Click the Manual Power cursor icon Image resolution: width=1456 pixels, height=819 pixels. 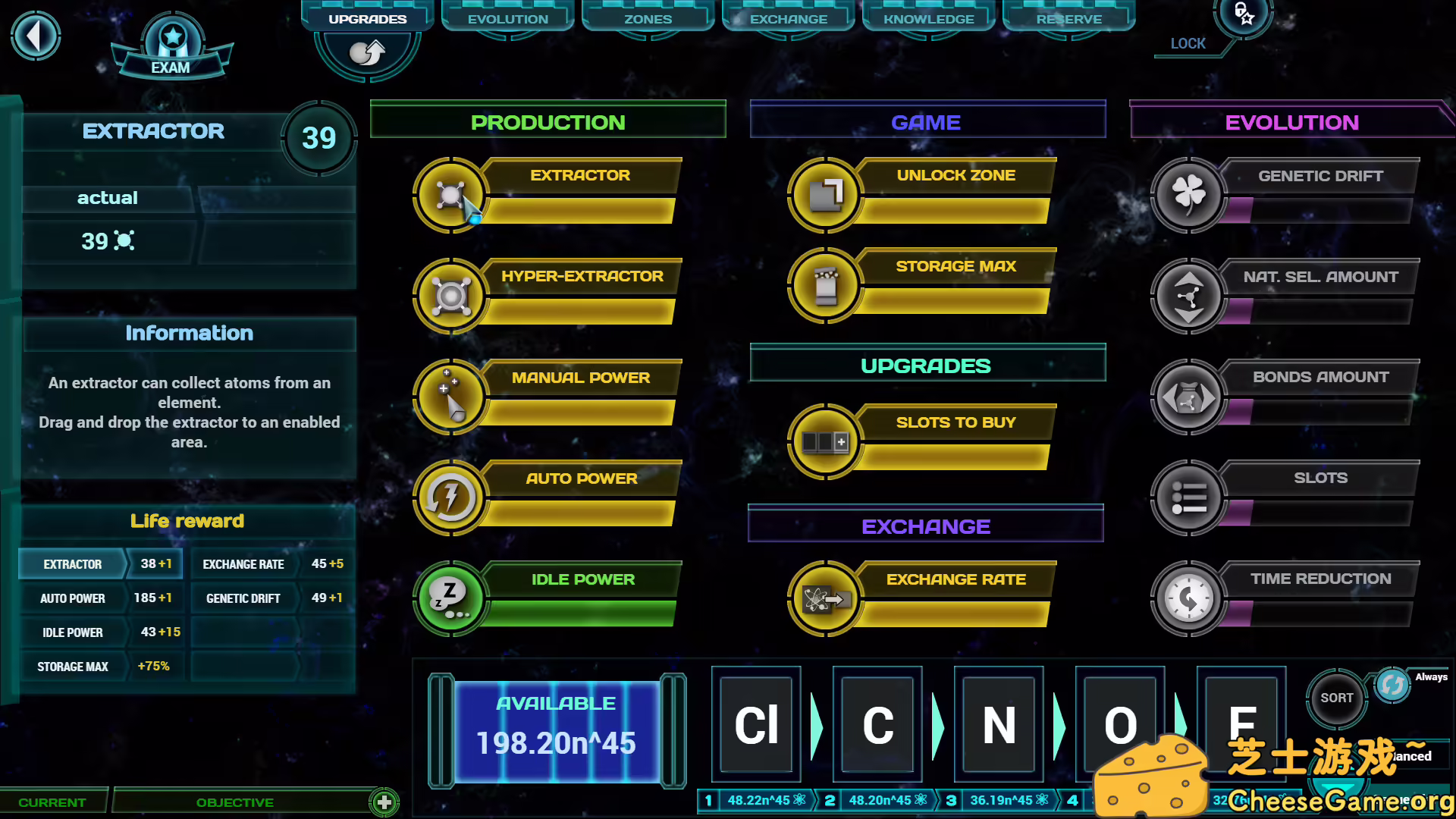point(450,396)
